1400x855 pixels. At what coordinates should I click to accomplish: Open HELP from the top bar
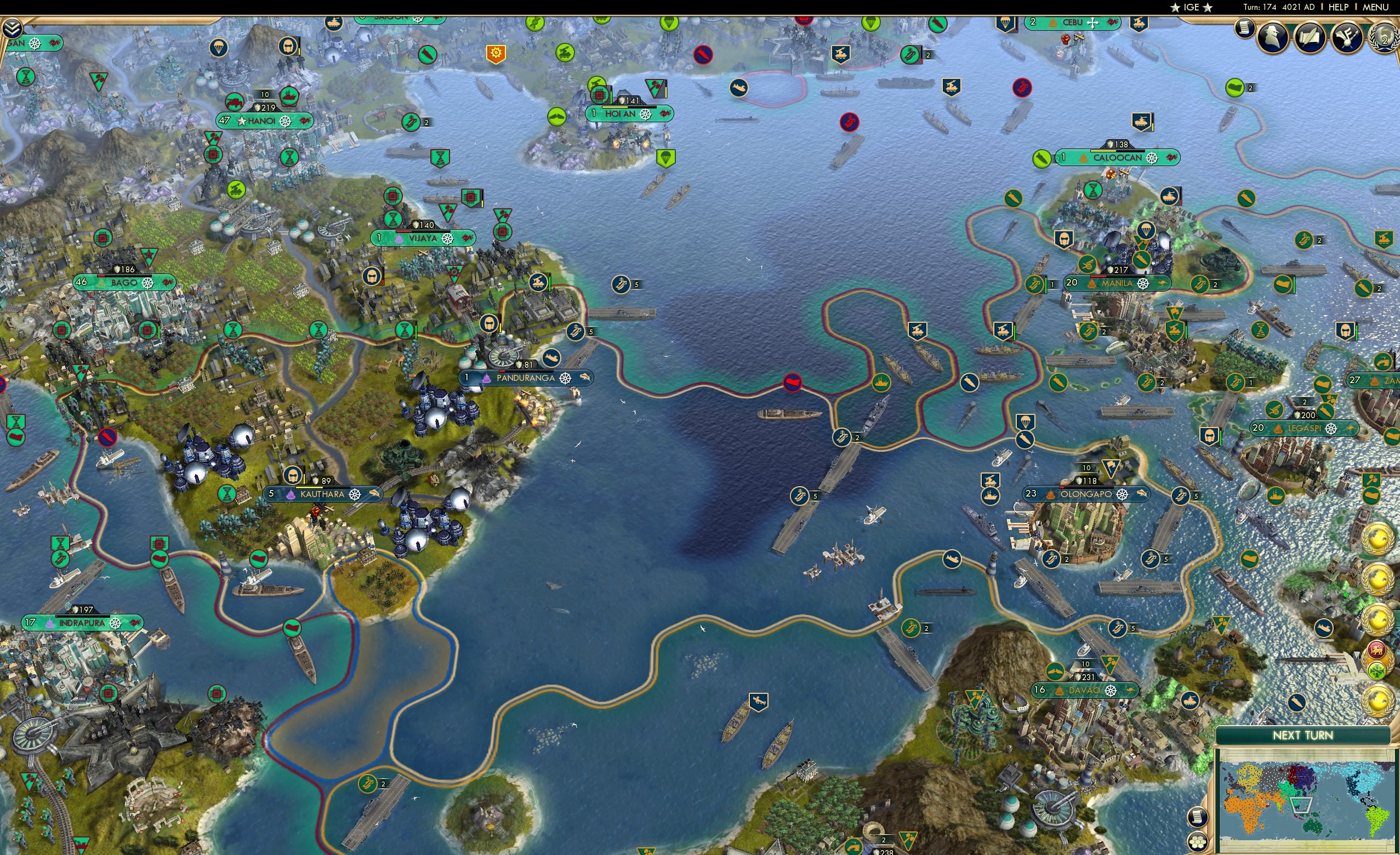(1340, 7)
